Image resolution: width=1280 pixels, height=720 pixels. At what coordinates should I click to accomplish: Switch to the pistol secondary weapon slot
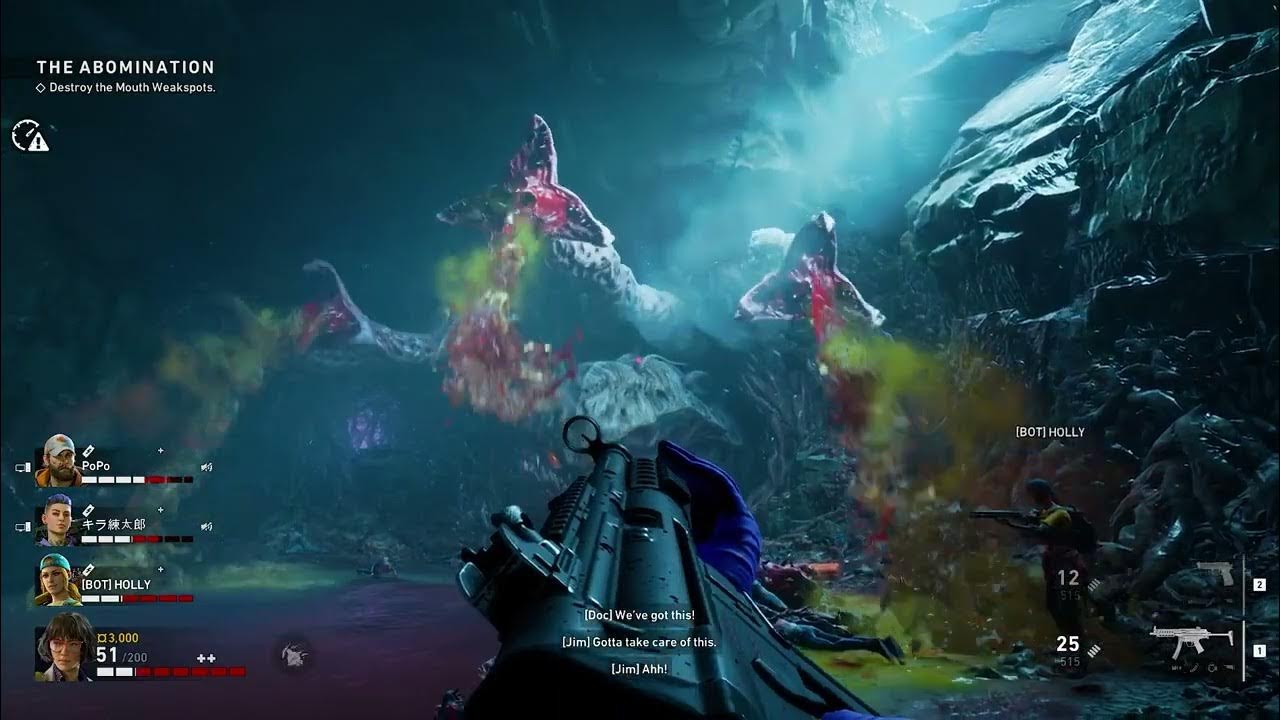pyautogui.click(x=1215, y=575)
